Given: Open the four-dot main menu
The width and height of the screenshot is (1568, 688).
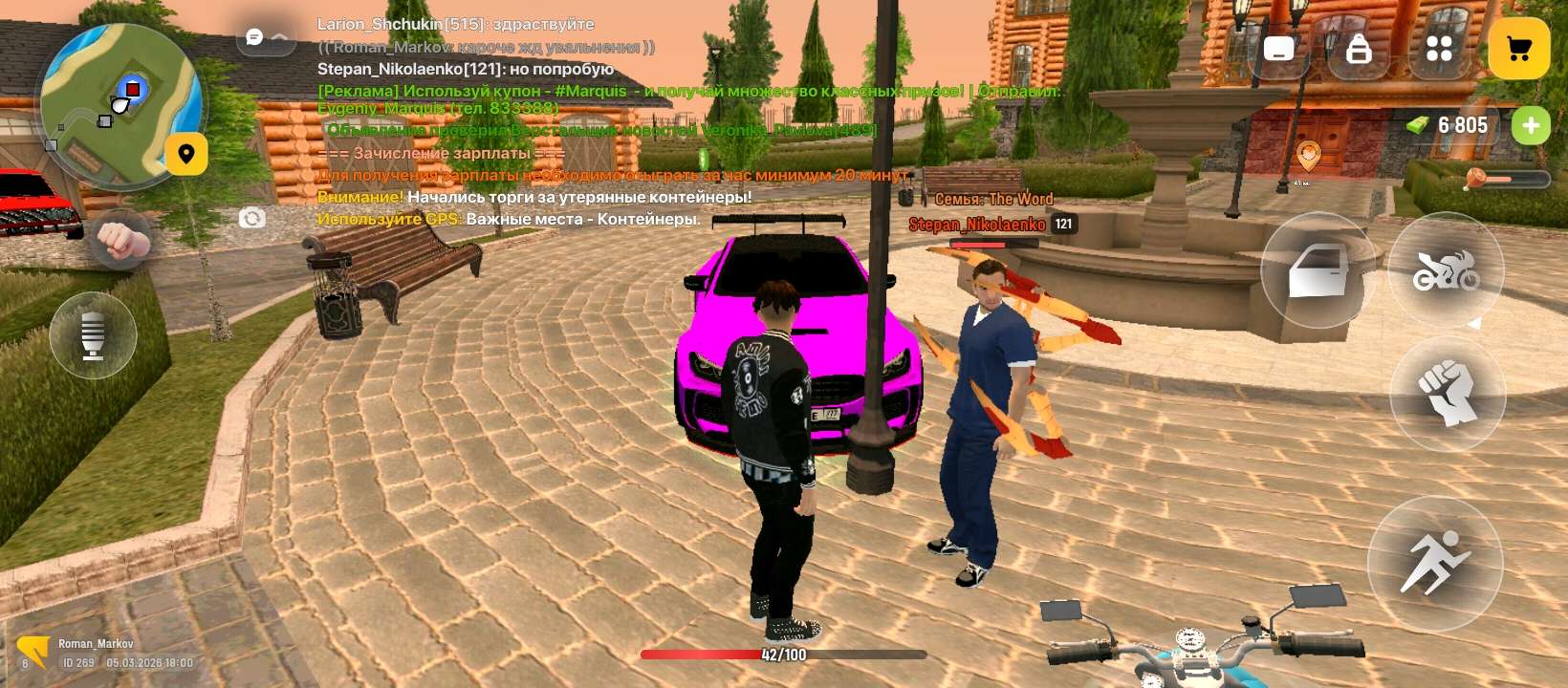Looking at the screenshot, I should click(x=1439, y=49).
